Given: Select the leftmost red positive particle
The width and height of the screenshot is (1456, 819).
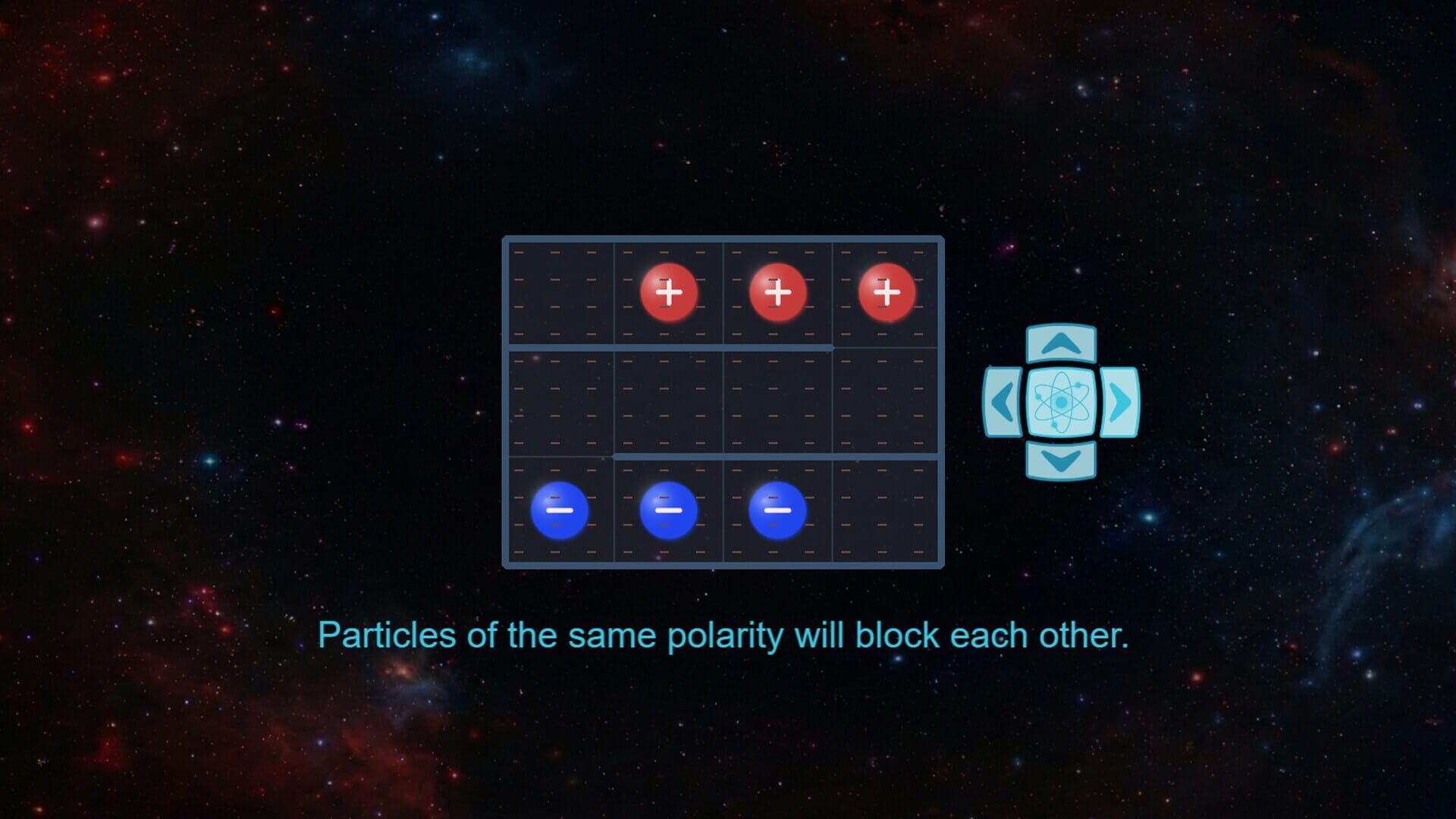Looking at the screenshot, I should pos(669,292).
